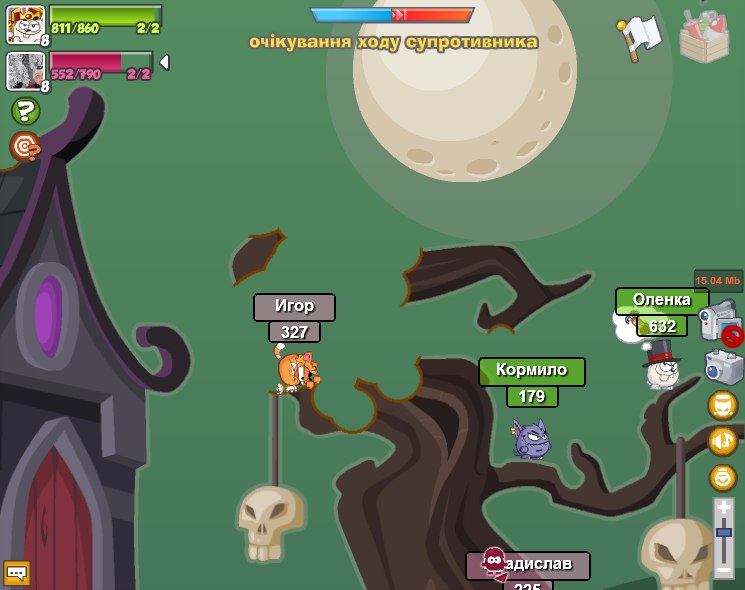
Task: Open the weapons crate inventory
Action: click(x=704, y=35)
